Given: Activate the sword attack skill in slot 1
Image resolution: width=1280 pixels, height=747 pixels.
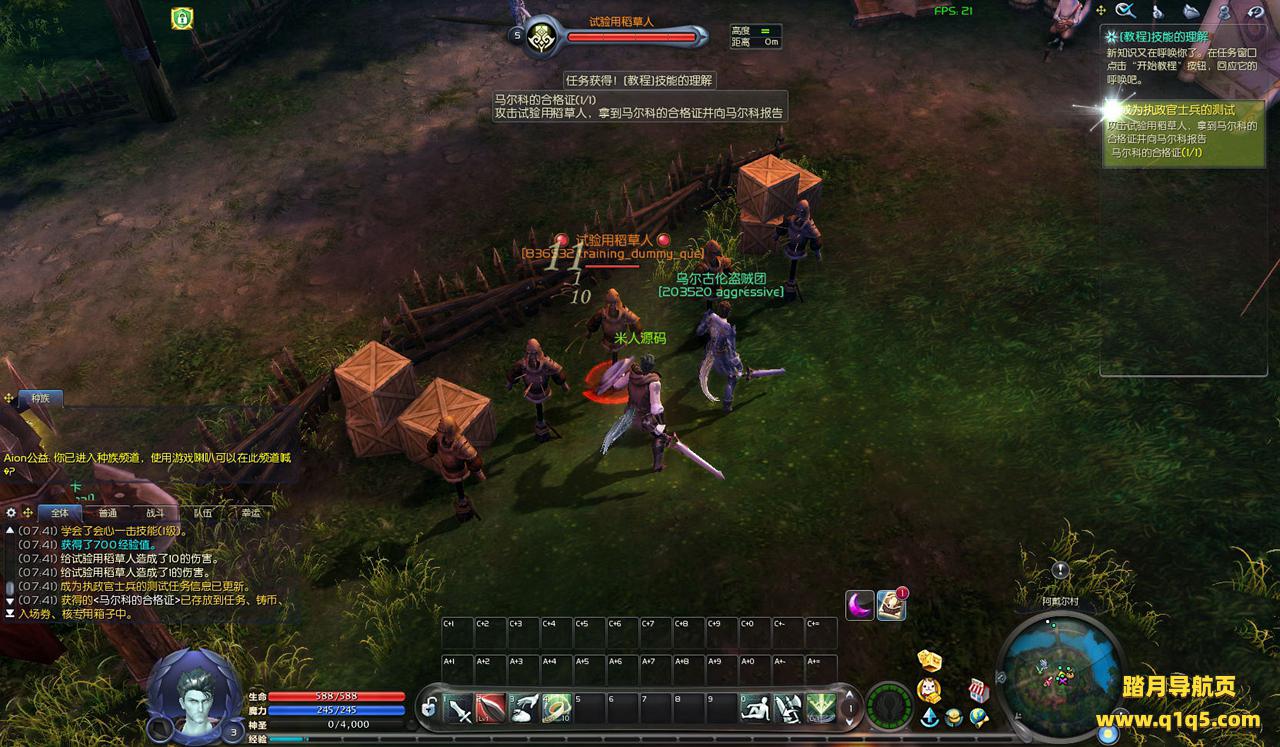Looking at the screenshot, I should coord(458,708).
